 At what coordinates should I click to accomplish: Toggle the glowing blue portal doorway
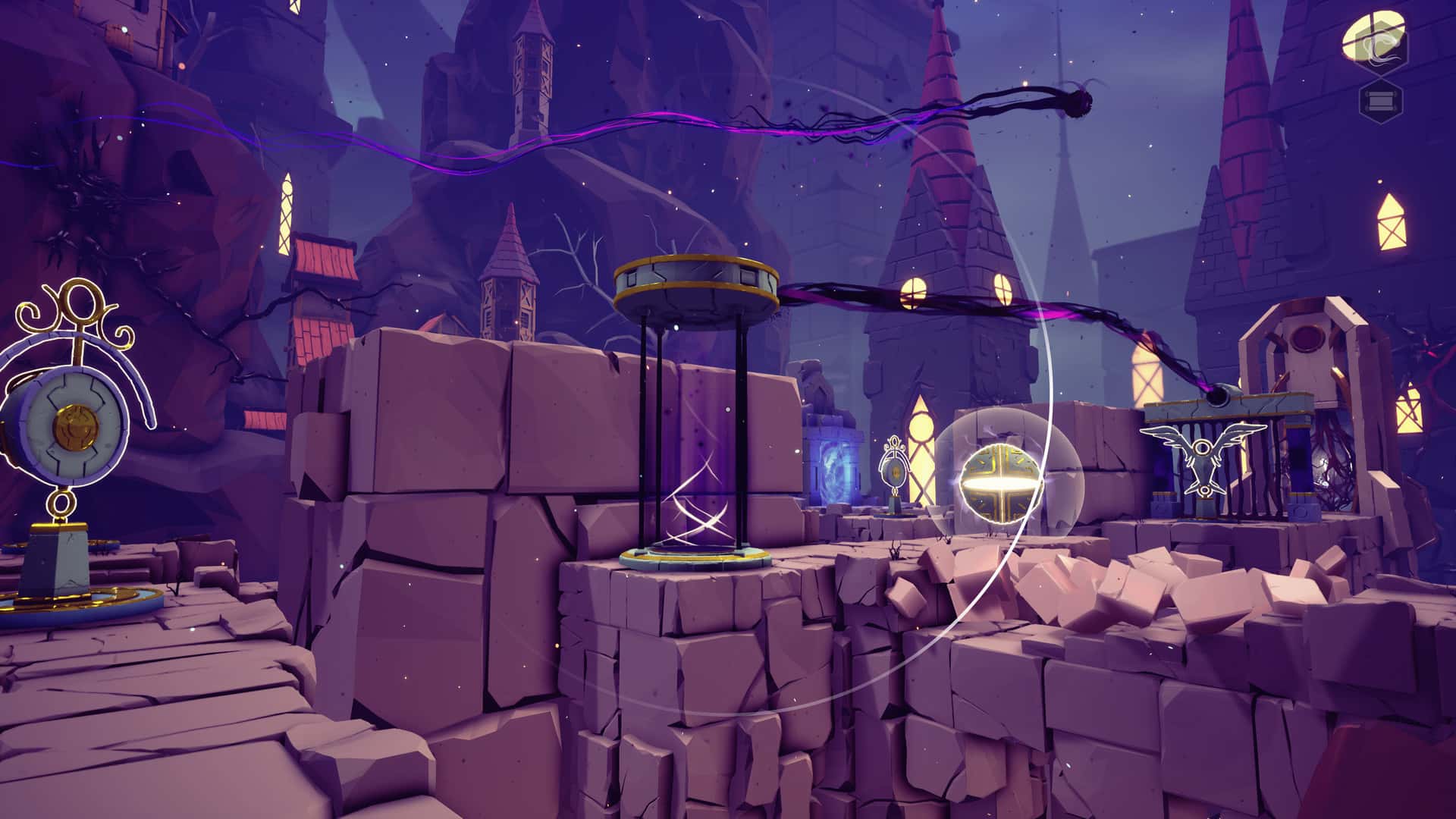point(833,472)
